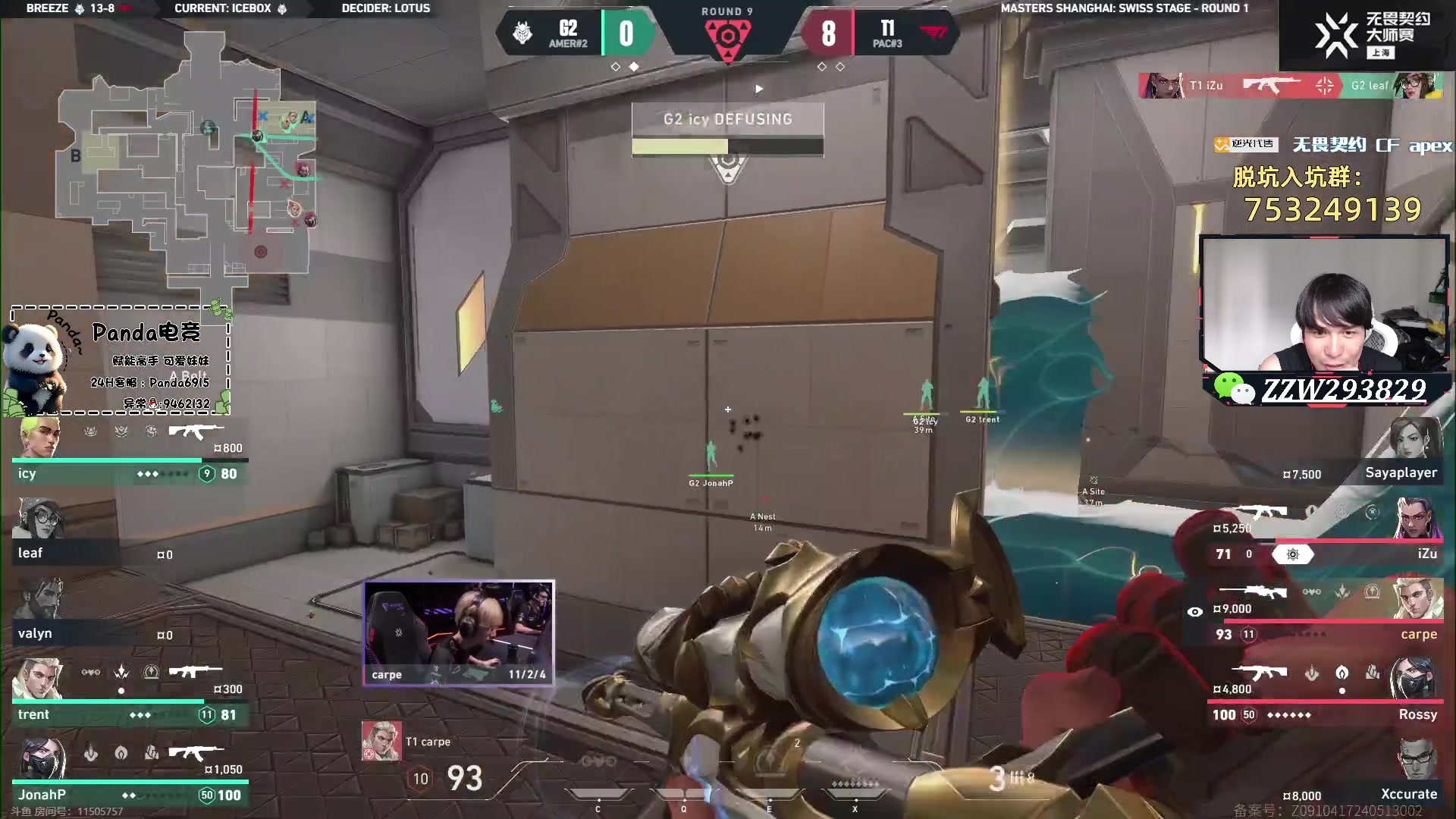Click the iZu kill feed entry
Viewport: 1456px width, 819px height.
1289,86
